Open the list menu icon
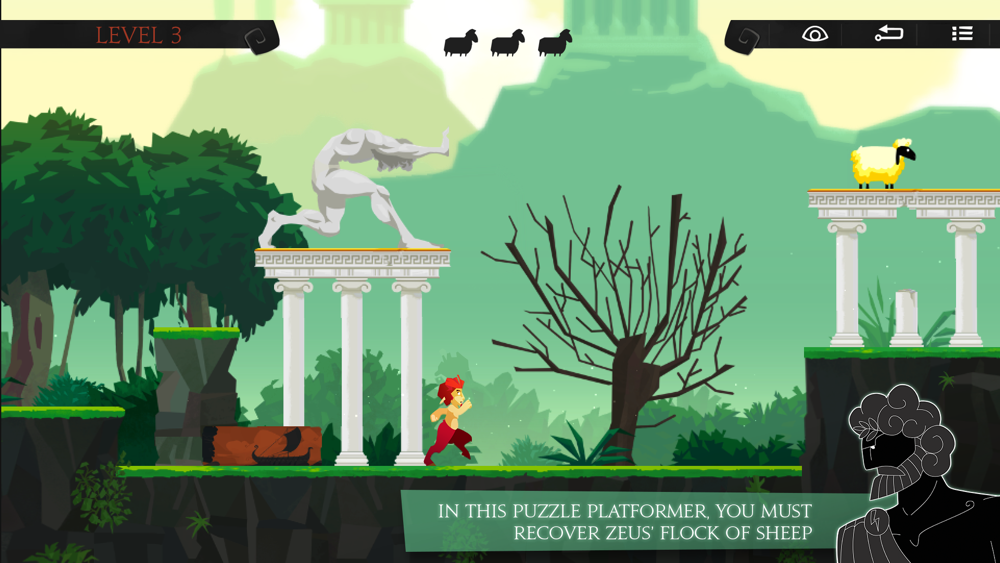 click(x=962, y=34)
